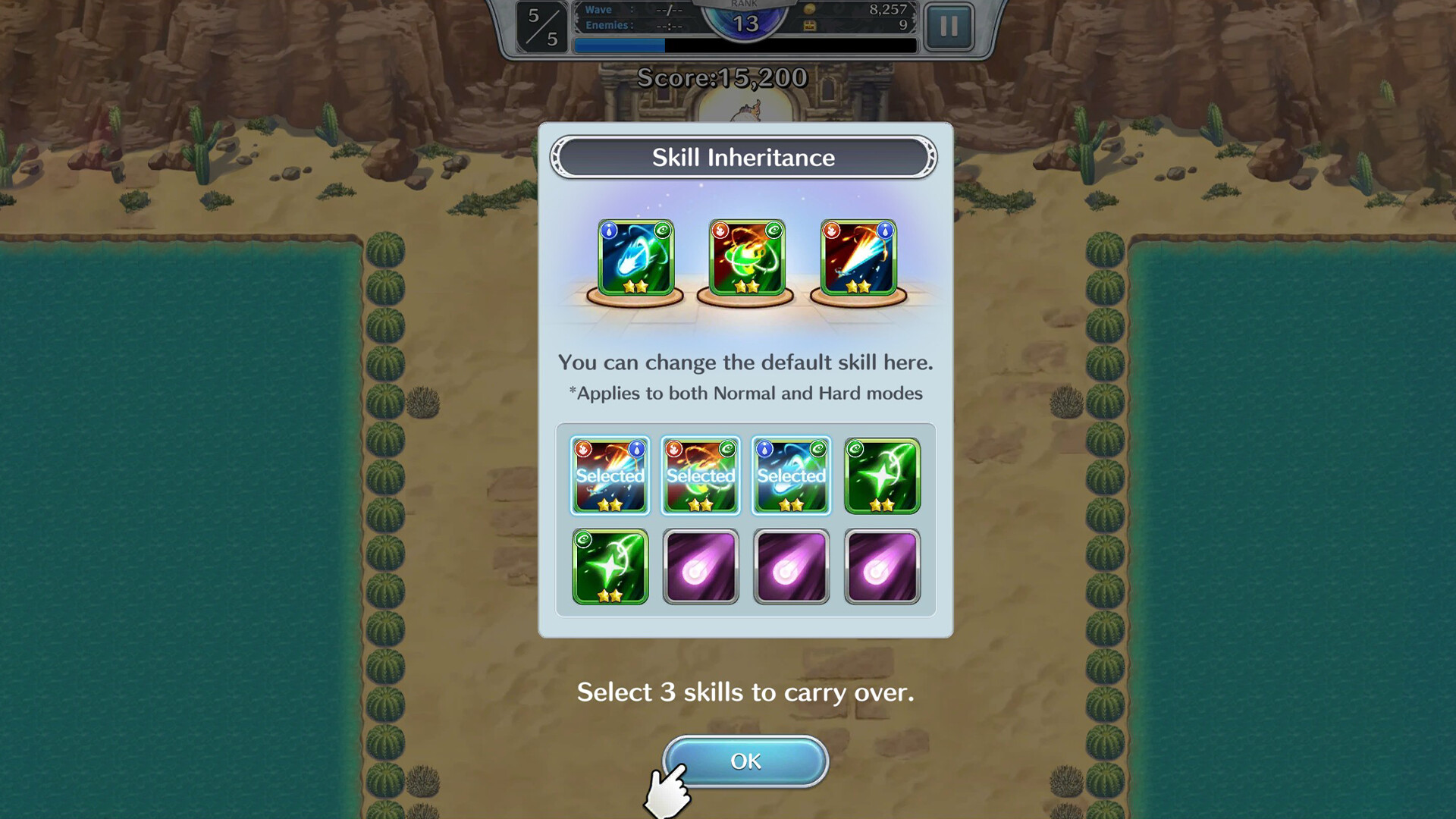Click the blue experience progress bar
This screenshot has height=819, width=1456.
(618, 46)
